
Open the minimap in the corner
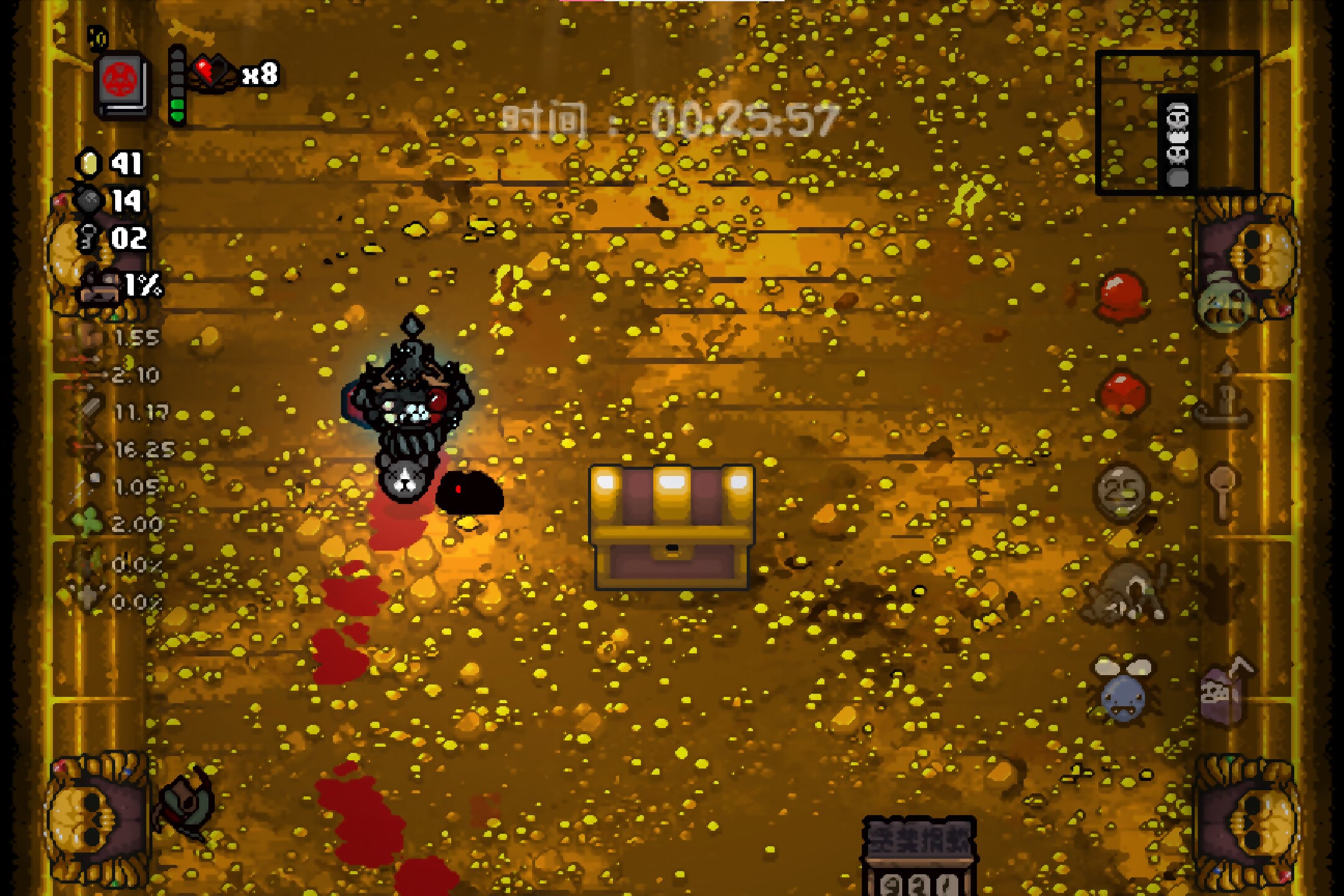[1177, 123]
